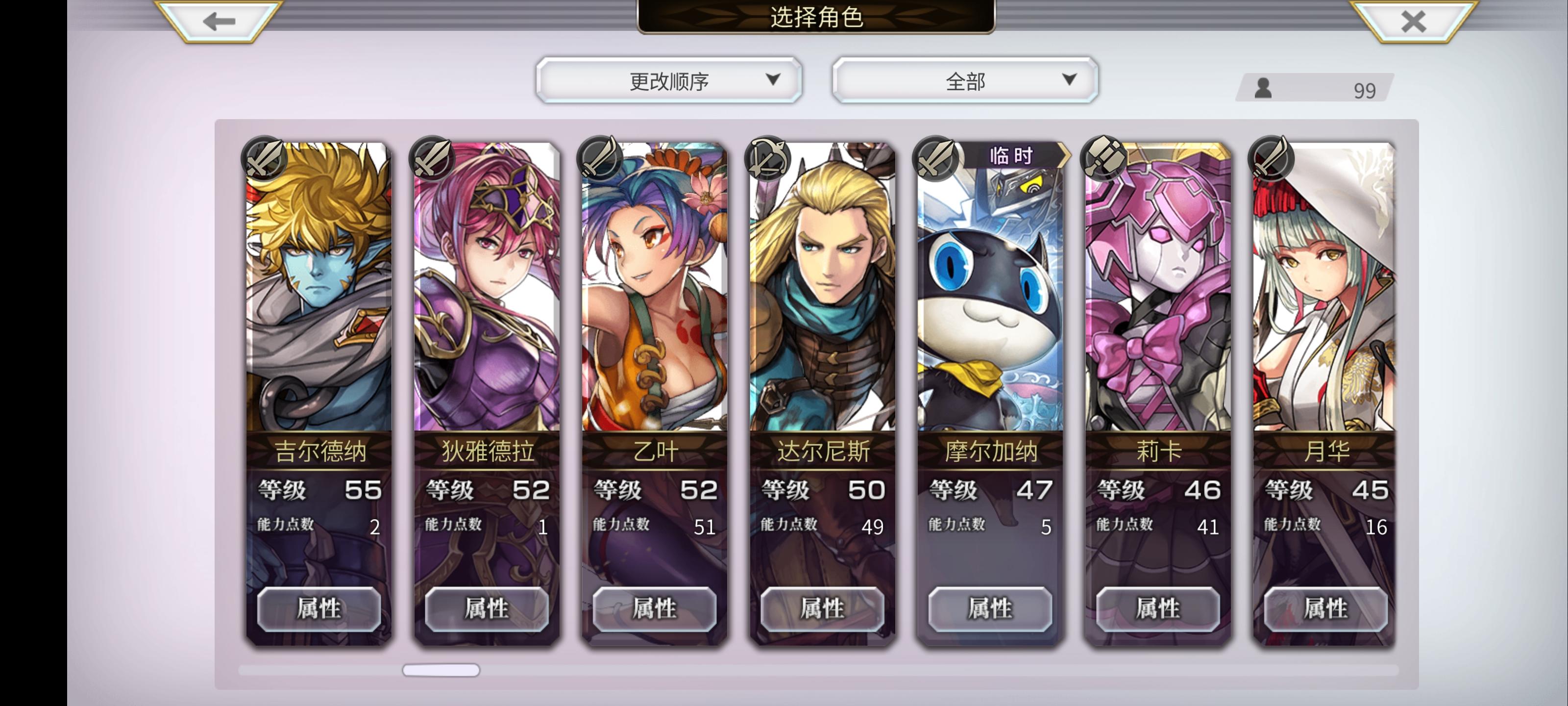The height and width of the screenshot is (706, 1568).
Task: Click the arrow on the 全部 selector
Action: tap(1068, 79)
